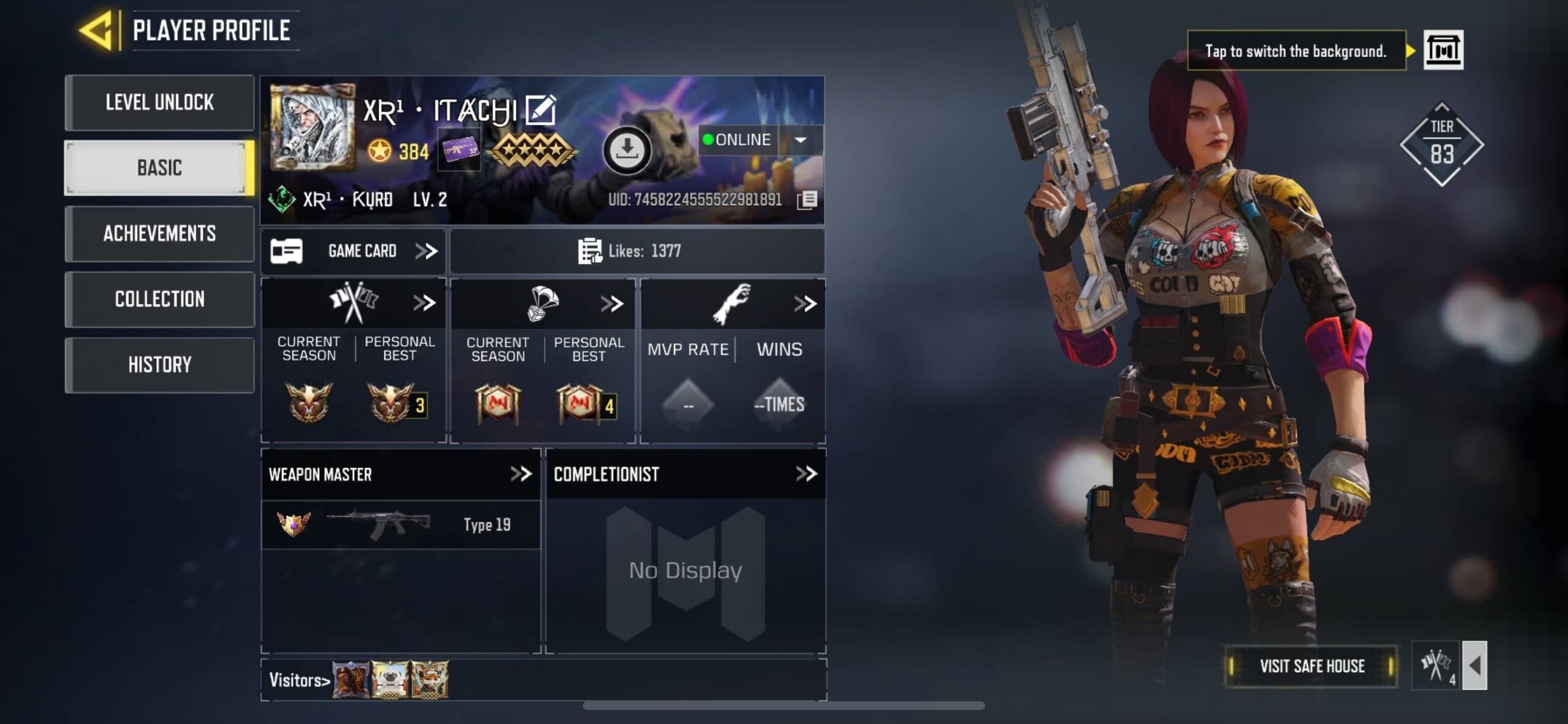1568x724 pixels.
Task: Click the profile download icon
Action: 627,149
